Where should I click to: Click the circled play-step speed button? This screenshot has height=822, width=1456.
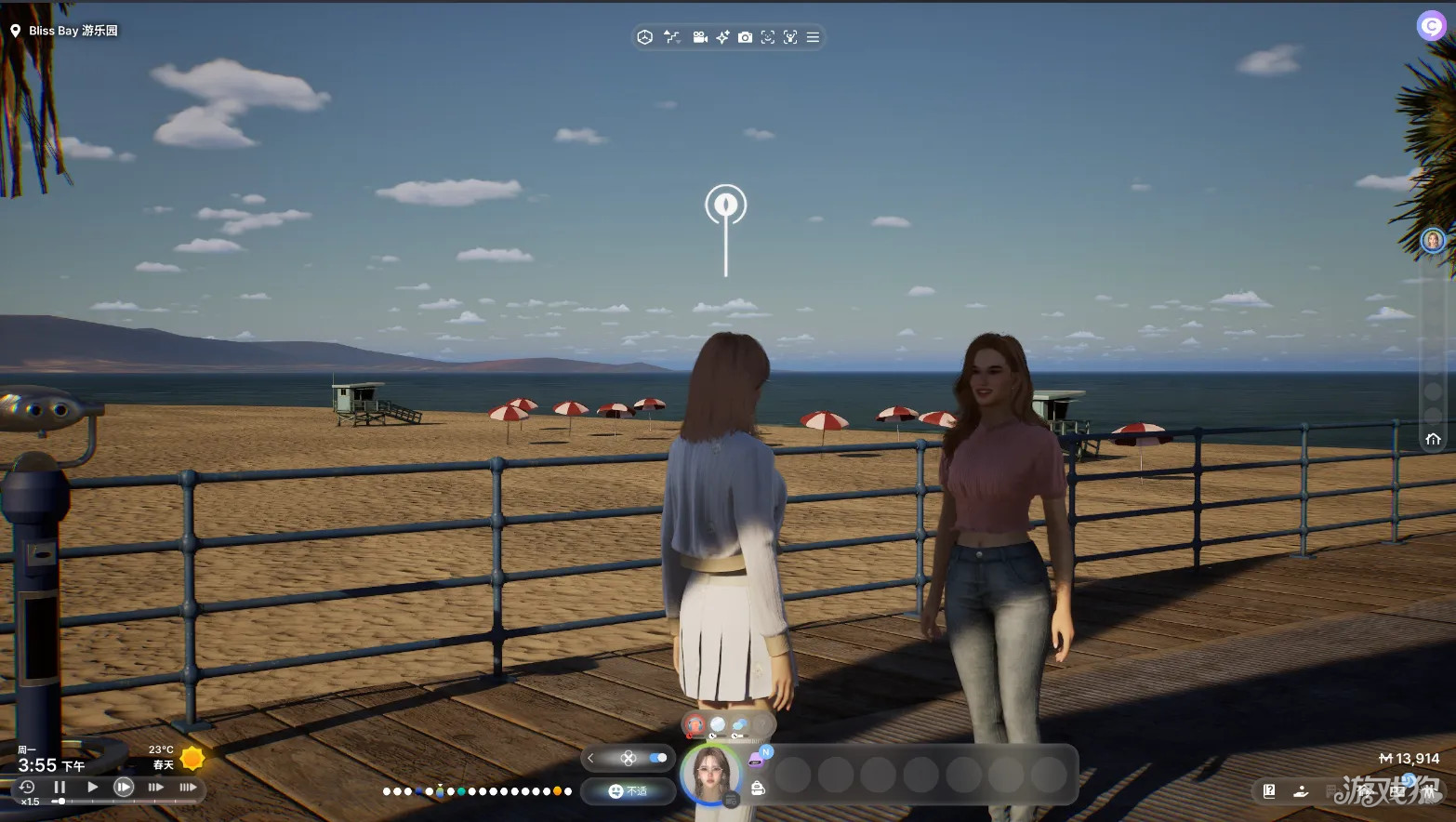(x=124, y=788)
